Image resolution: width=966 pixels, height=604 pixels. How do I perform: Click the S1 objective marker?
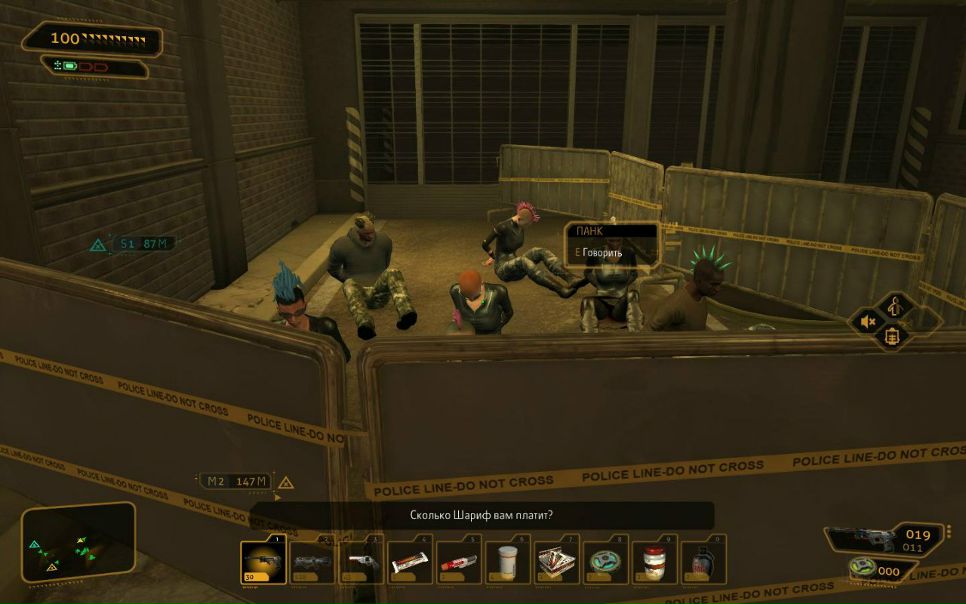tap(99, 244)
